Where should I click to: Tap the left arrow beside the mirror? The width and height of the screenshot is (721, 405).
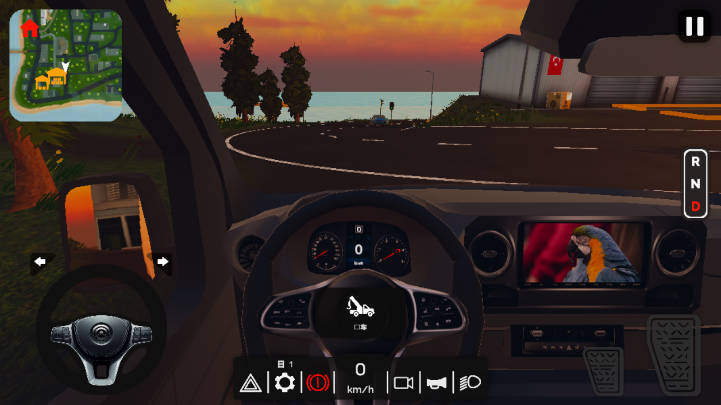pos(40,262)
